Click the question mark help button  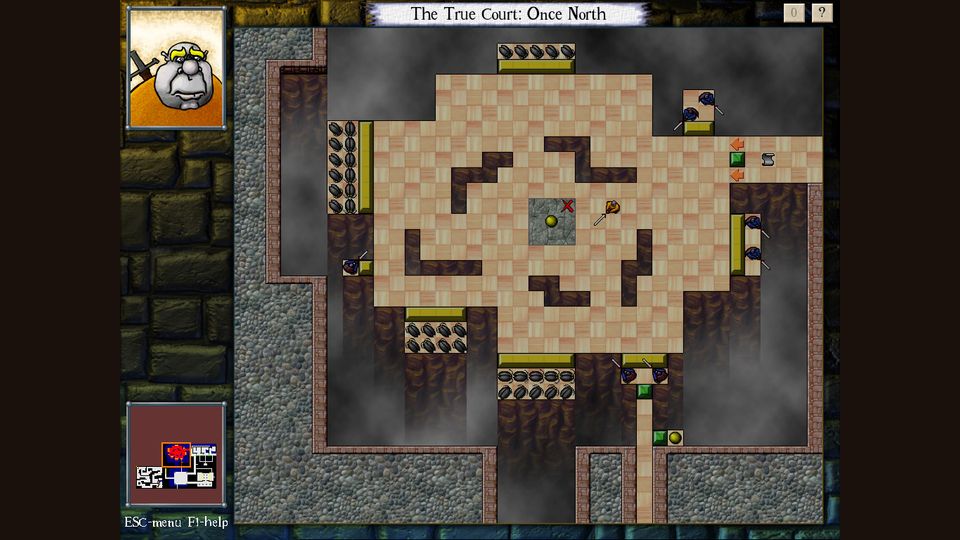coord(822,13)
